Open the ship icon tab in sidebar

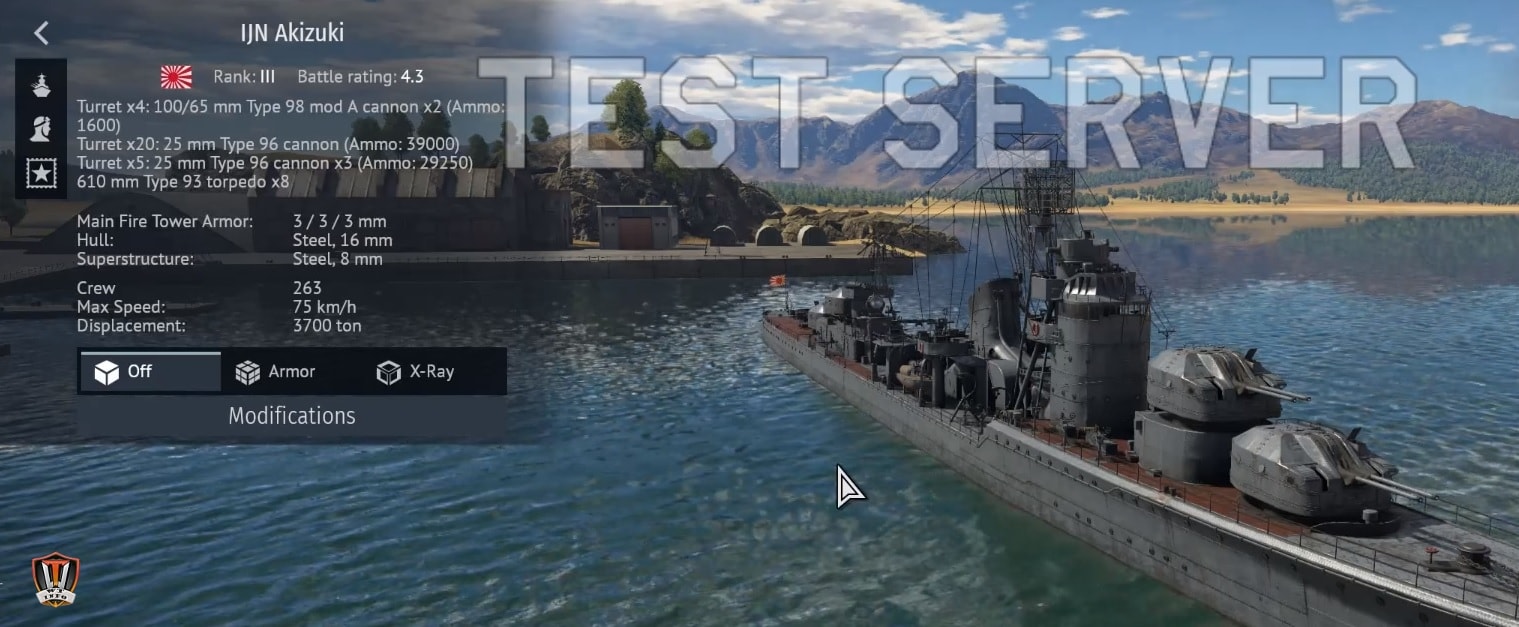coord(41,86)
